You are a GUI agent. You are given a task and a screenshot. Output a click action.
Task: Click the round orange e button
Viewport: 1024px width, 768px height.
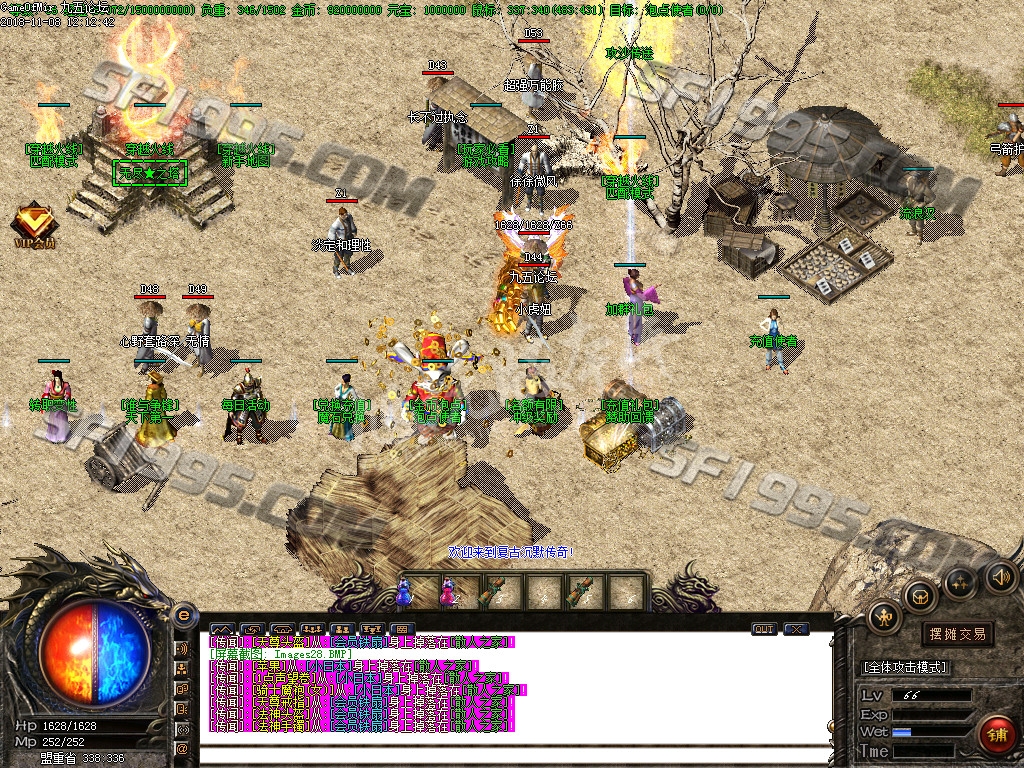pos(183,615)
